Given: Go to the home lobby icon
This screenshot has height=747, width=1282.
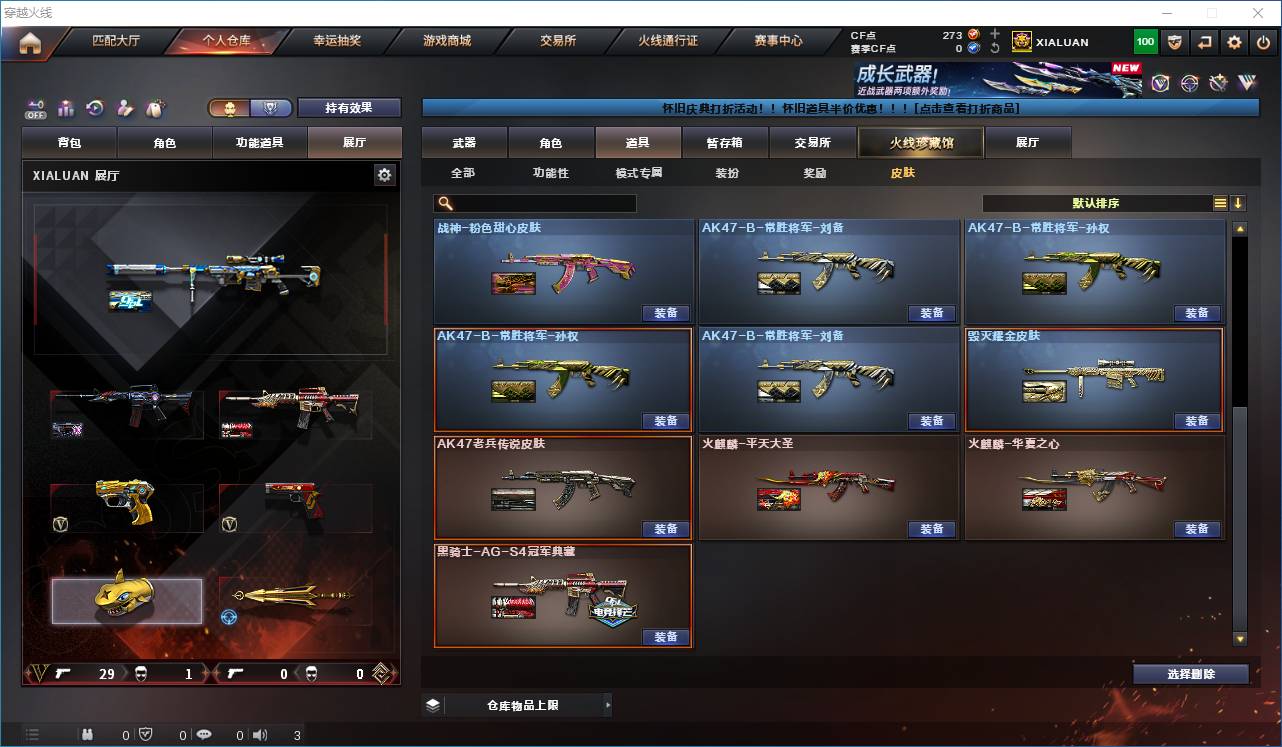Looking at the screenshot, I should point(30,42).
